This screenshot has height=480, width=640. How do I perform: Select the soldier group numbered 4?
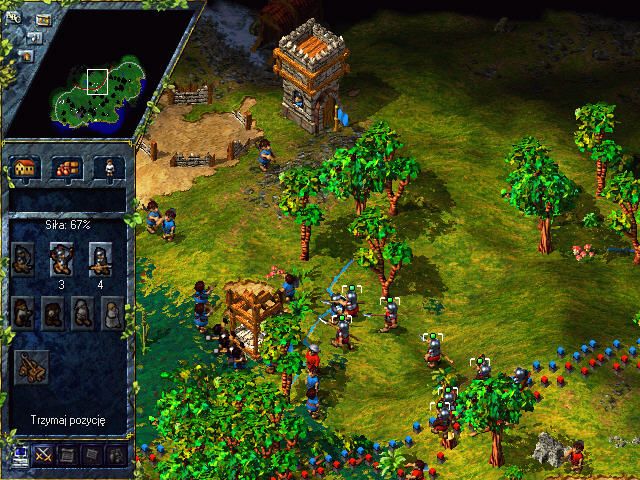[x=99, y=259]
